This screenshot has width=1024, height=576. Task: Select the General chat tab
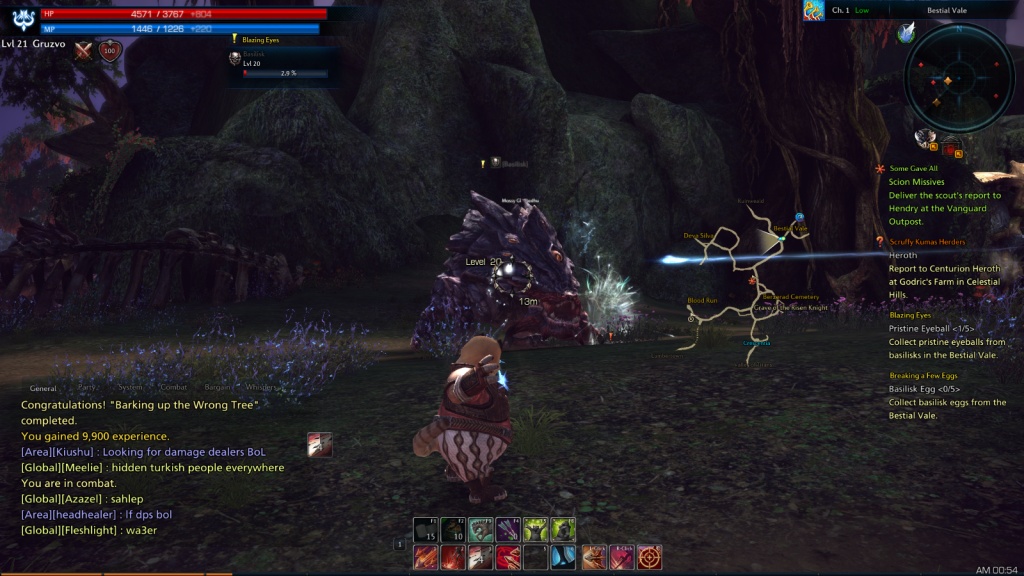43,387
